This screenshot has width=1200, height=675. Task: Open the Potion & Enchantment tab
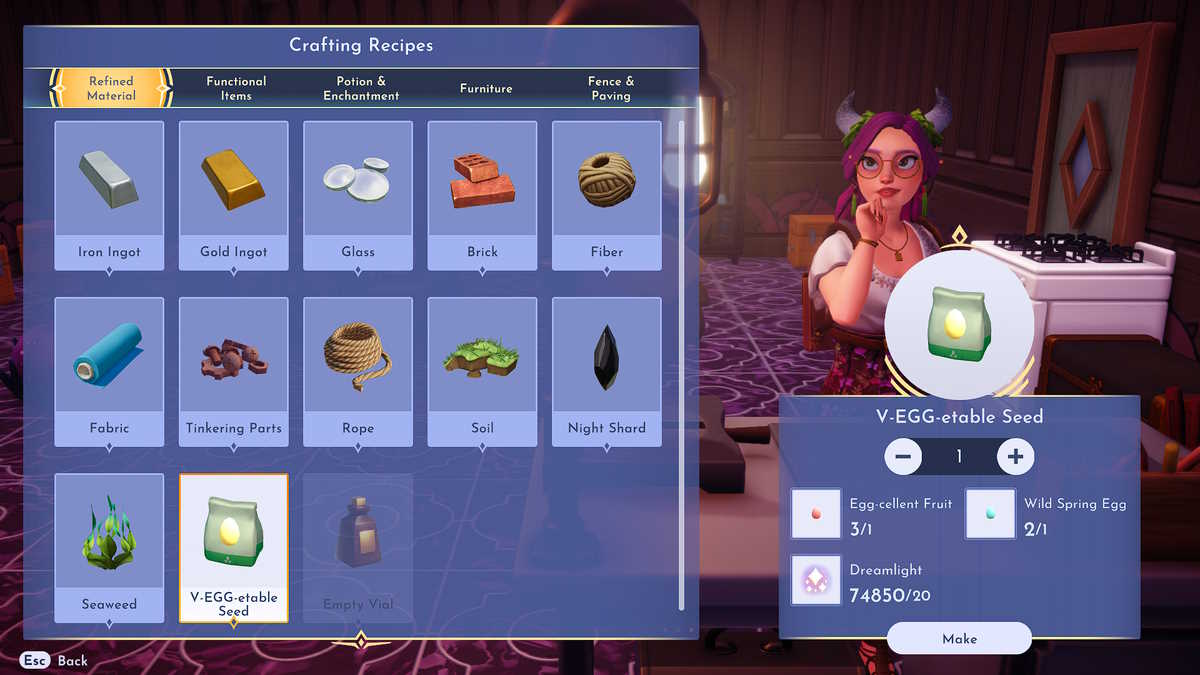click(x=361, y=88)
